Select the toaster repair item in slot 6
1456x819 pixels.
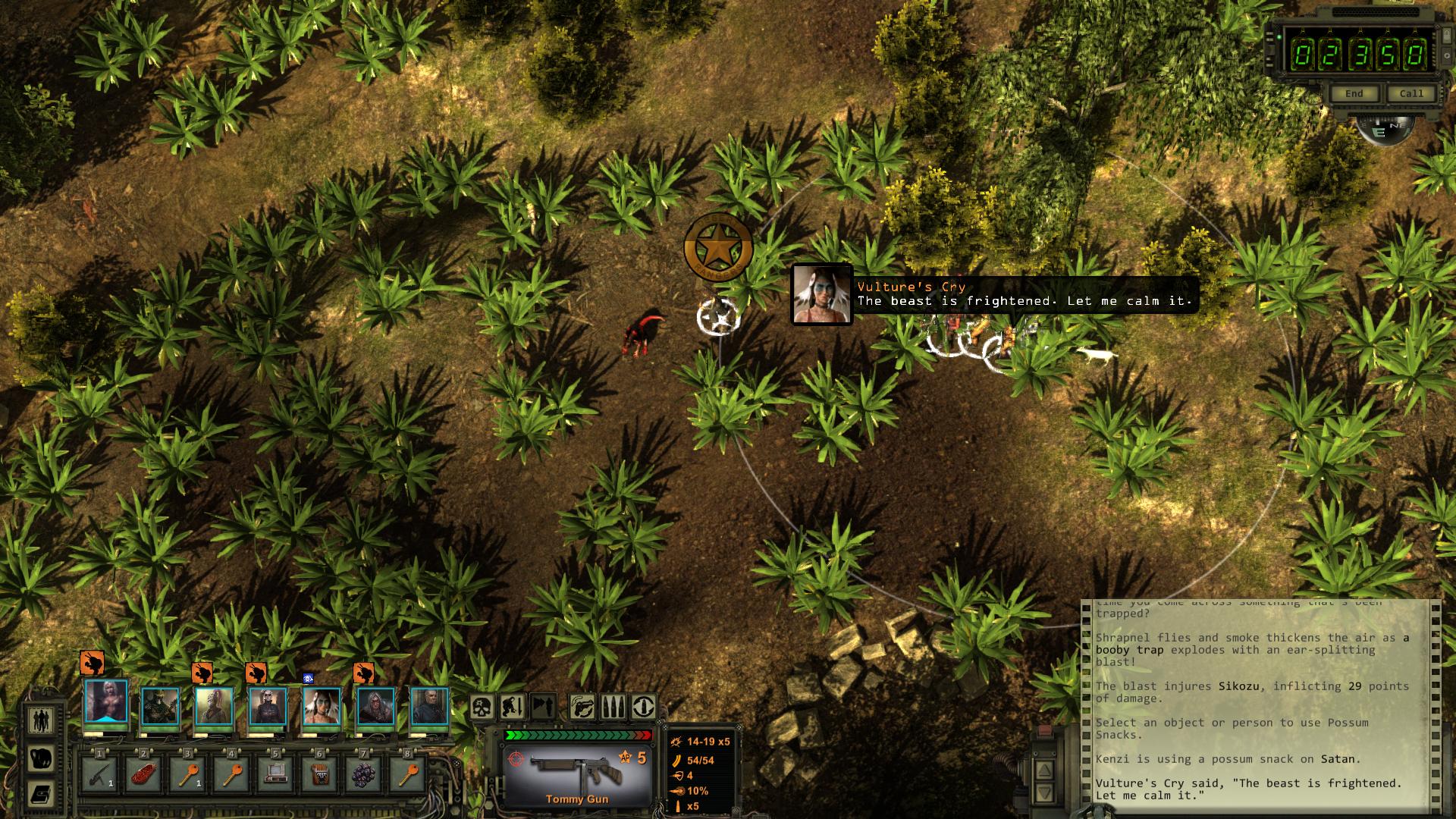(319, 774)
